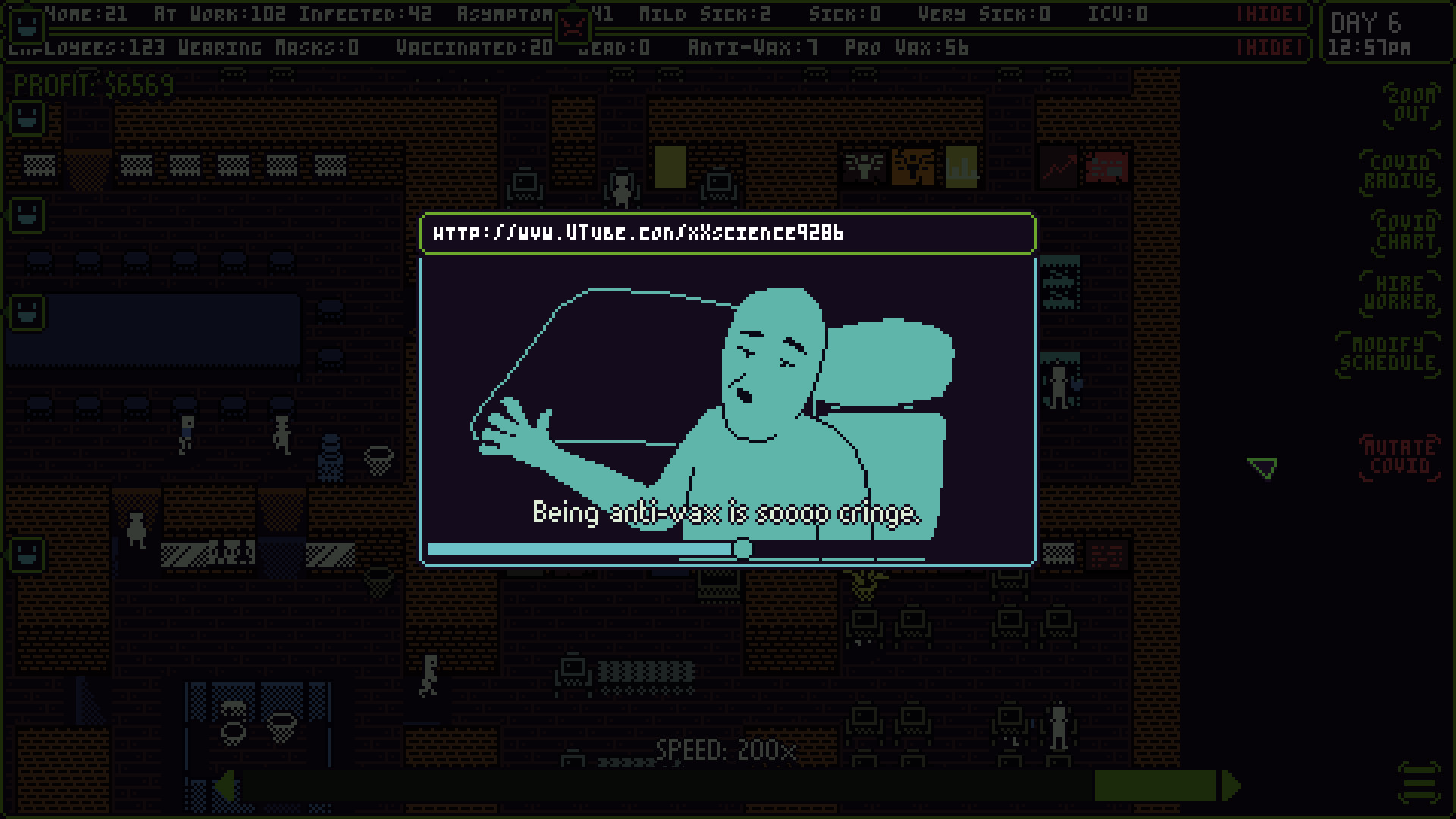Image resolution: width=1456 pixels, height=819 pixels.
Task: Expand the green triangle on the right
Action: click(1260, 469)
